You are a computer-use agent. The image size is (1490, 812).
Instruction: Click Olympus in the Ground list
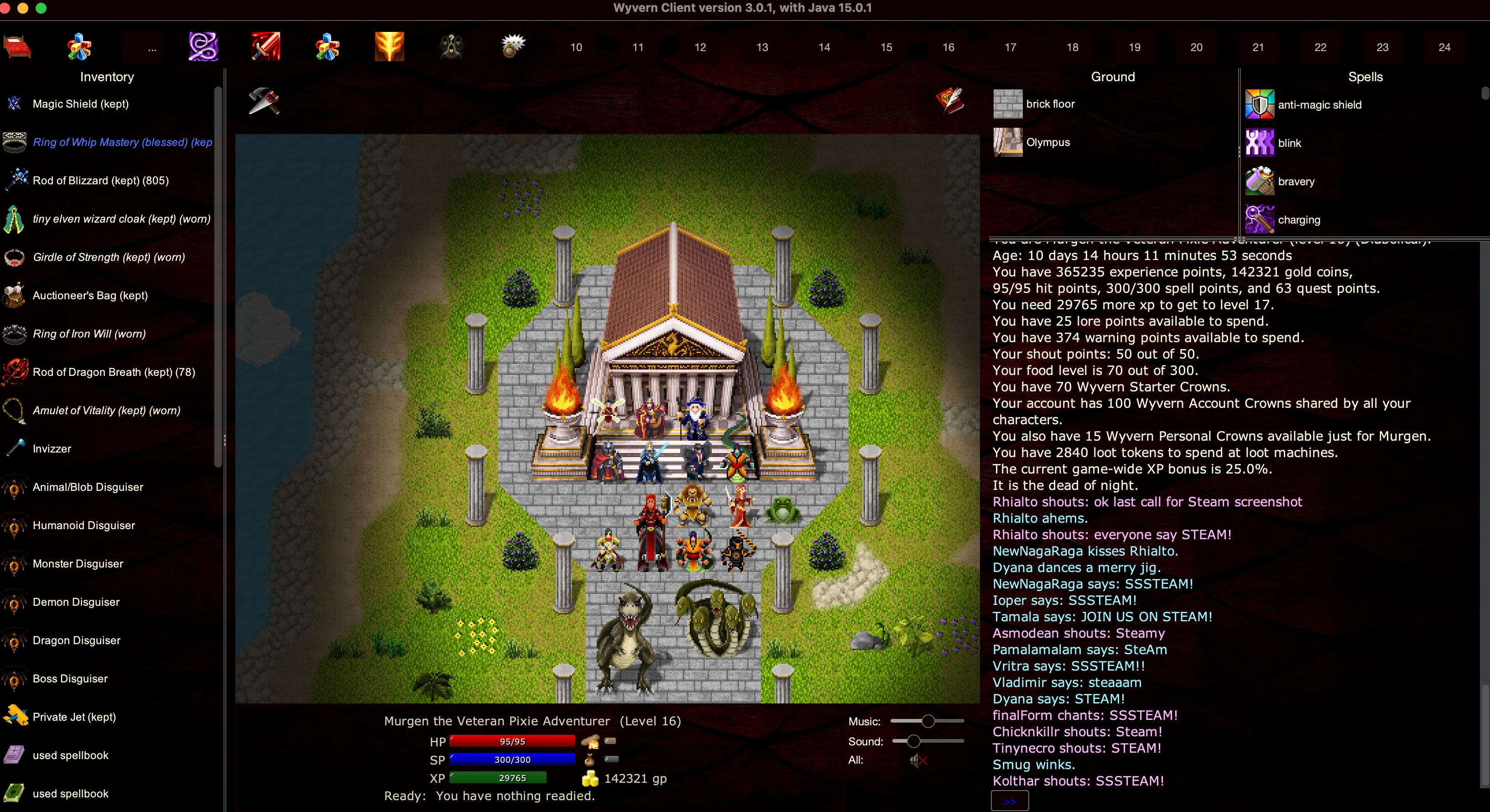pos(1047,142)
